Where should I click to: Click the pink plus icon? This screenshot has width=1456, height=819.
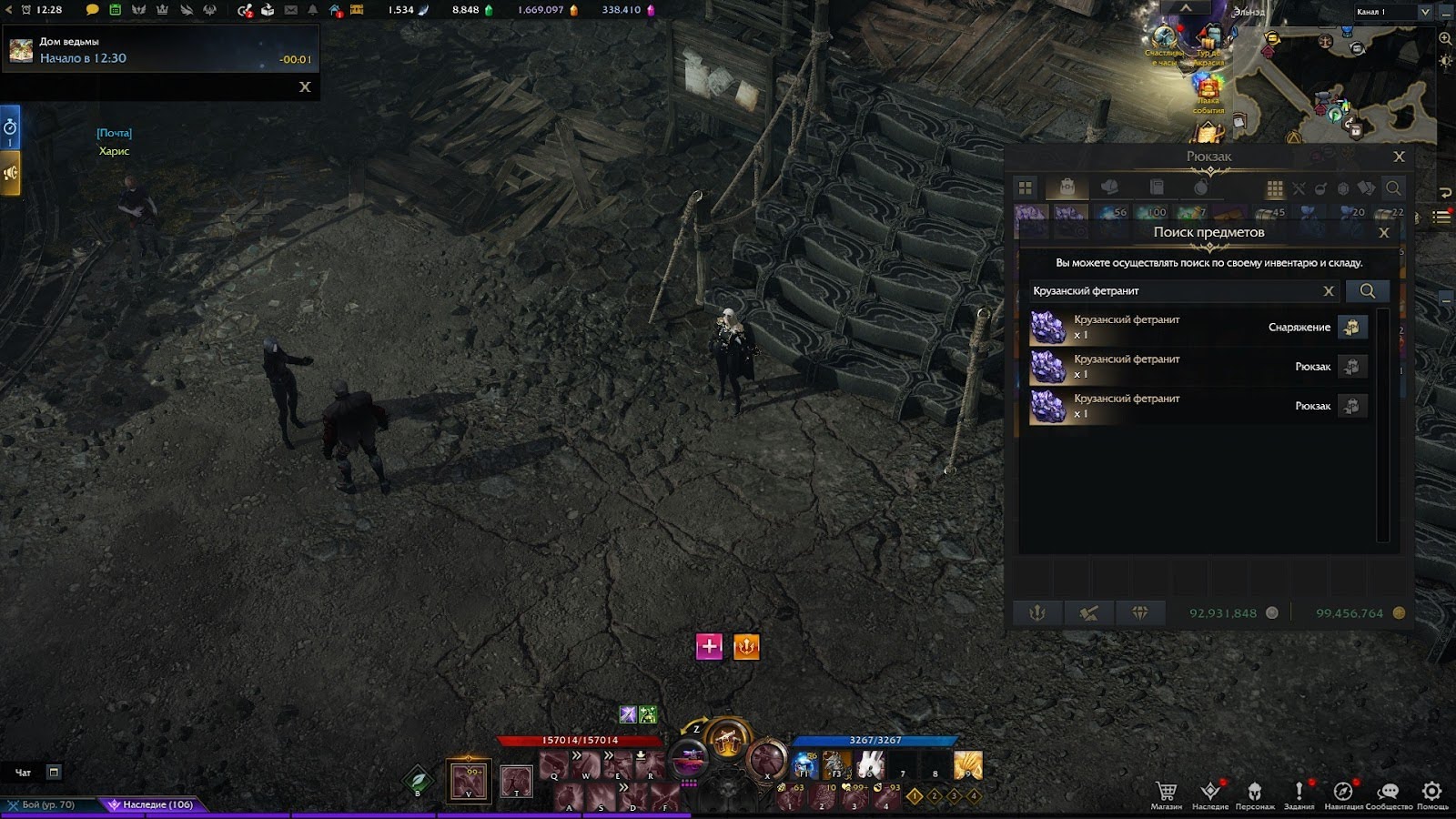pyautogui.click(x=709, y=647)
